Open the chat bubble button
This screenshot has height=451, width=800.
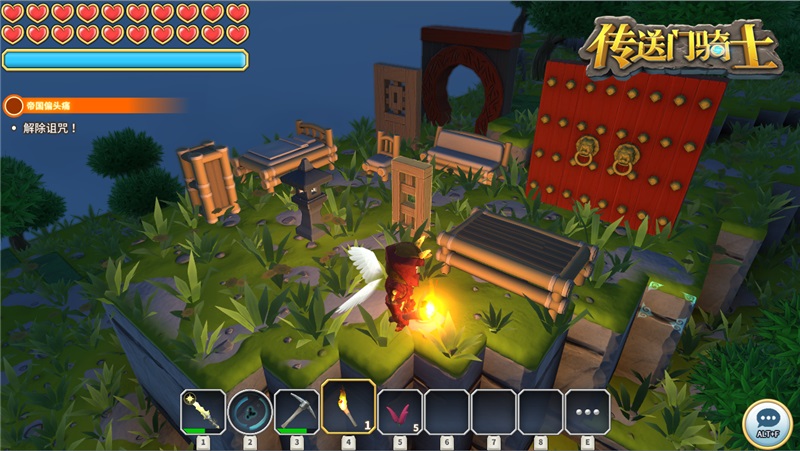tap(767, 421)
